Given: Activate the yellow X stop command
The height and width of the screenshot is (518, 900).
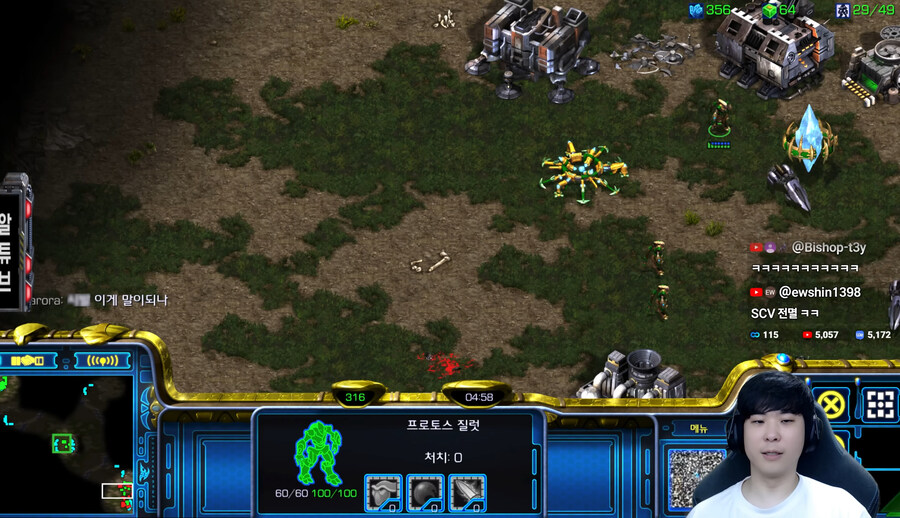Looking at the screenshot, I should point(830,404).
